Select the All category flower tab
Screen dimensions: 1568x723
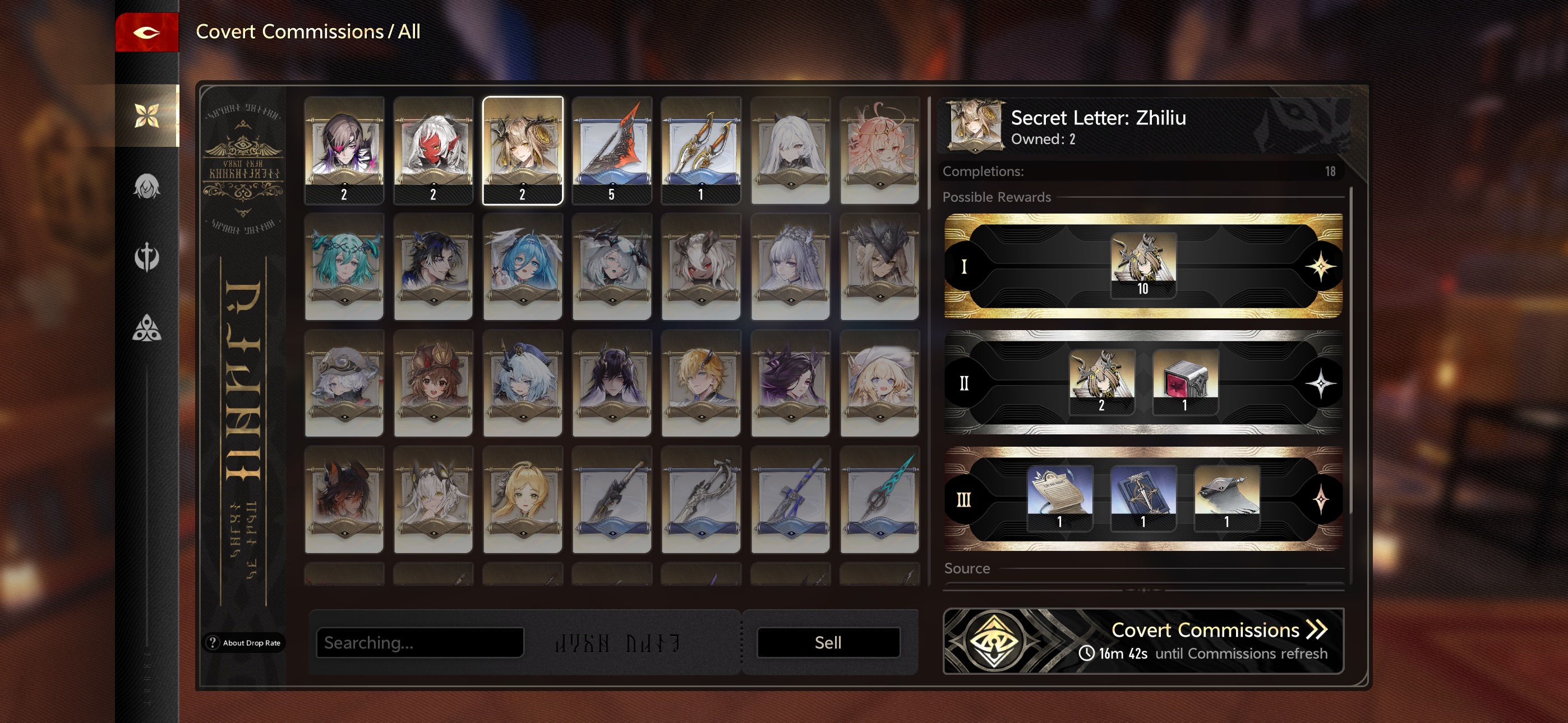pyautogui.click(x=147, y=115)
